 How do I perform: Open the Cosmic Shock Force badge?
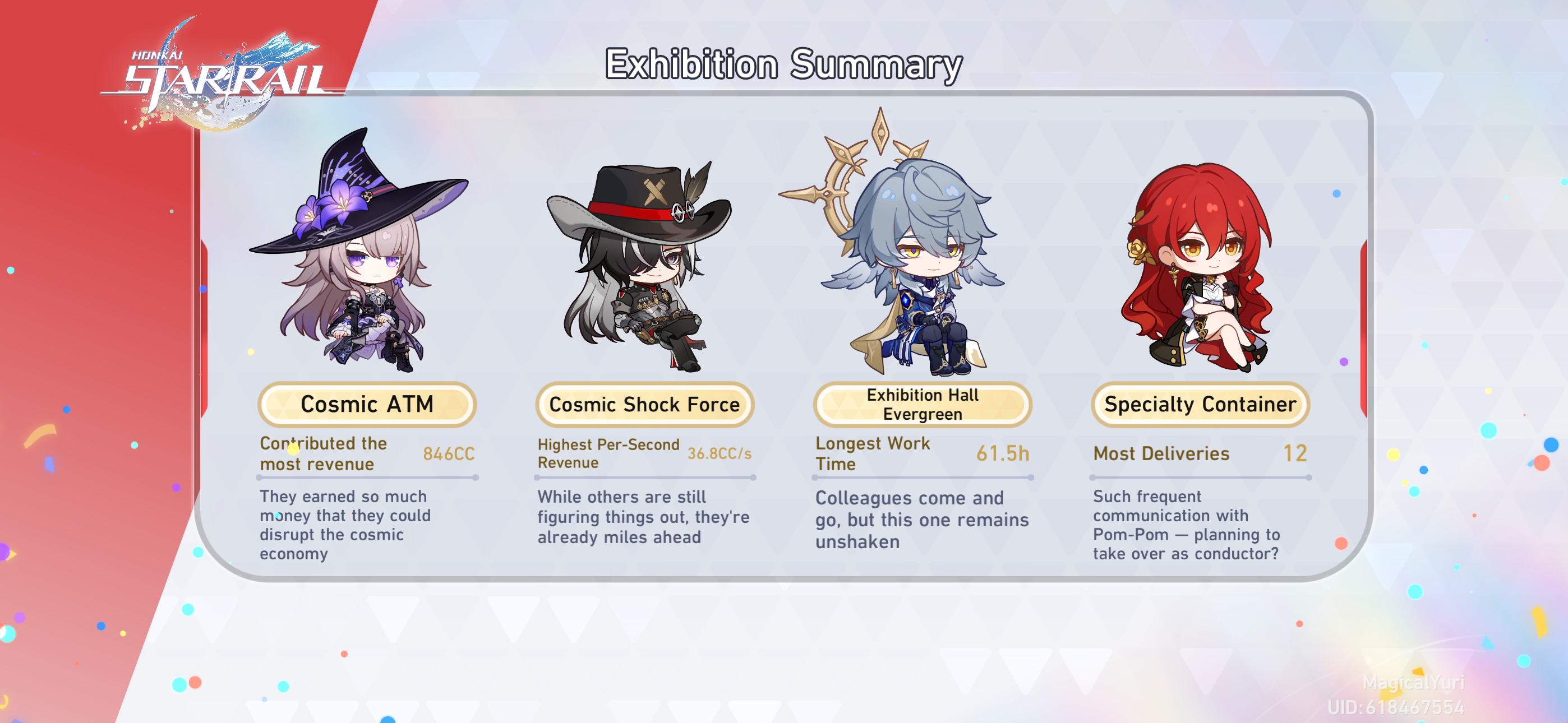click(x=644, y=404)
